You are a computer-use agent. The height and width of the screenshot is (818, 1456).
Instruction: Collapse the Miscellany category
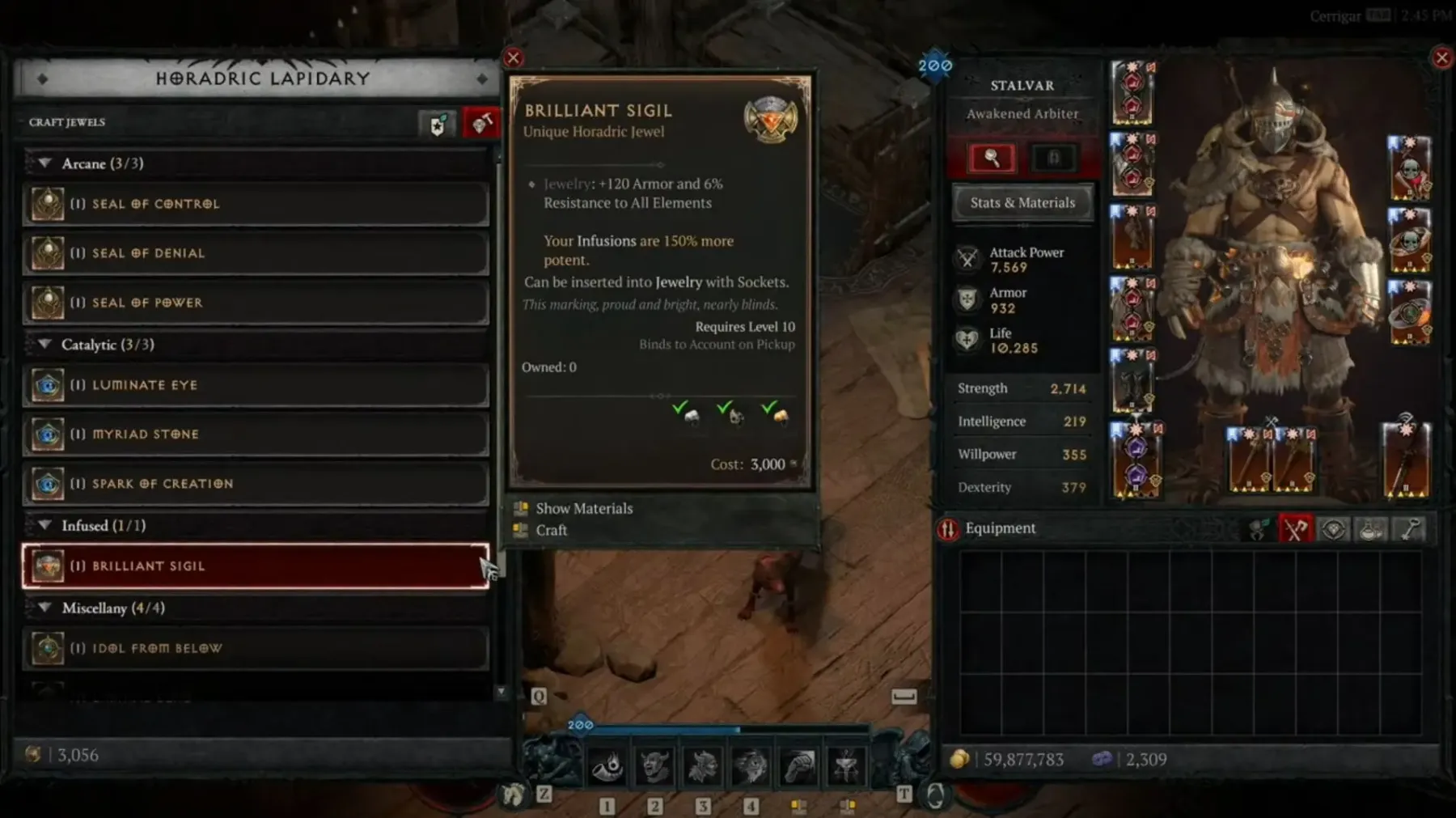pos(45,608)
